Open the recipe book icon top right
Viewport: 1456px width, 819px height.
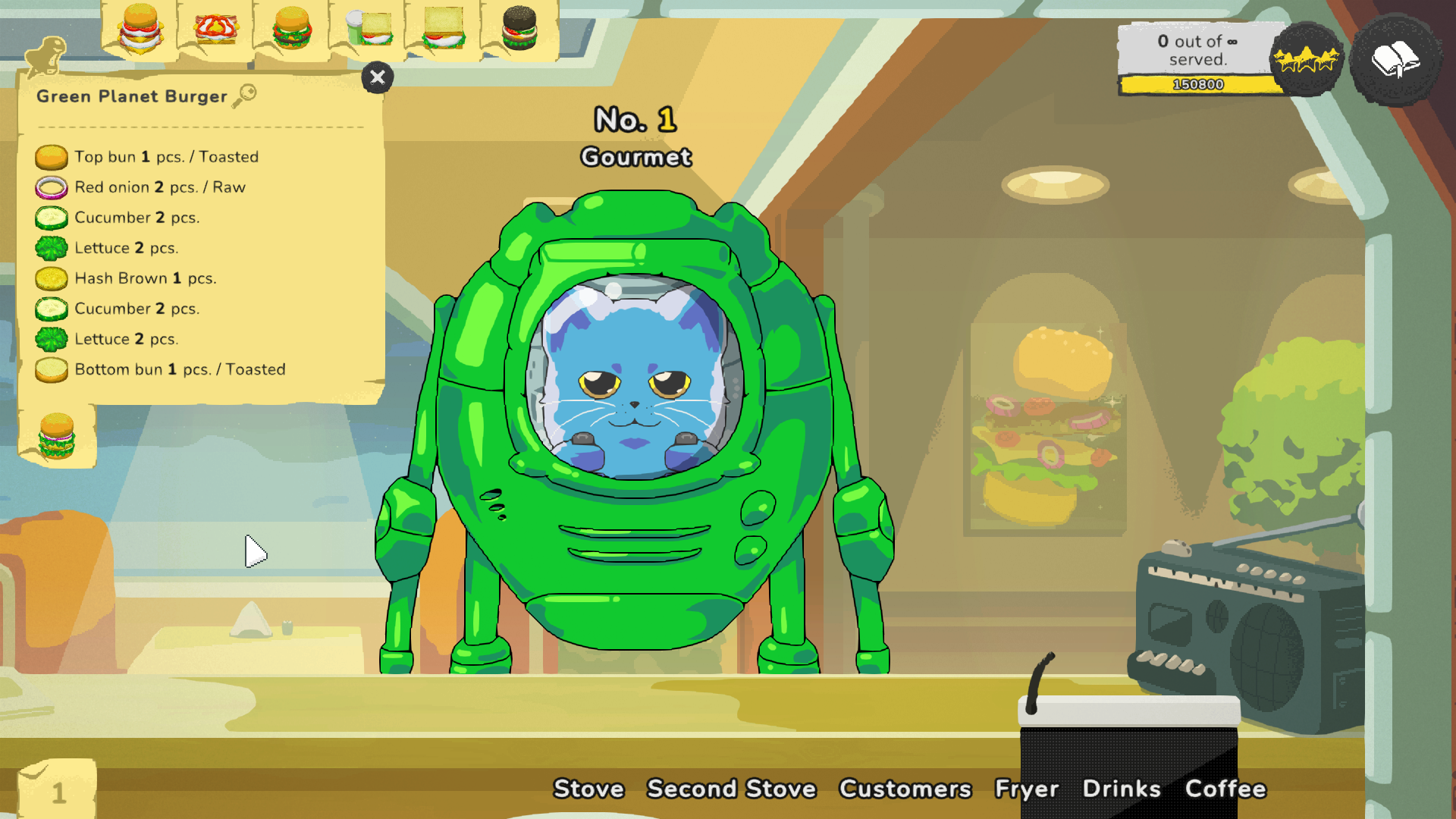tap(1398, 61)
